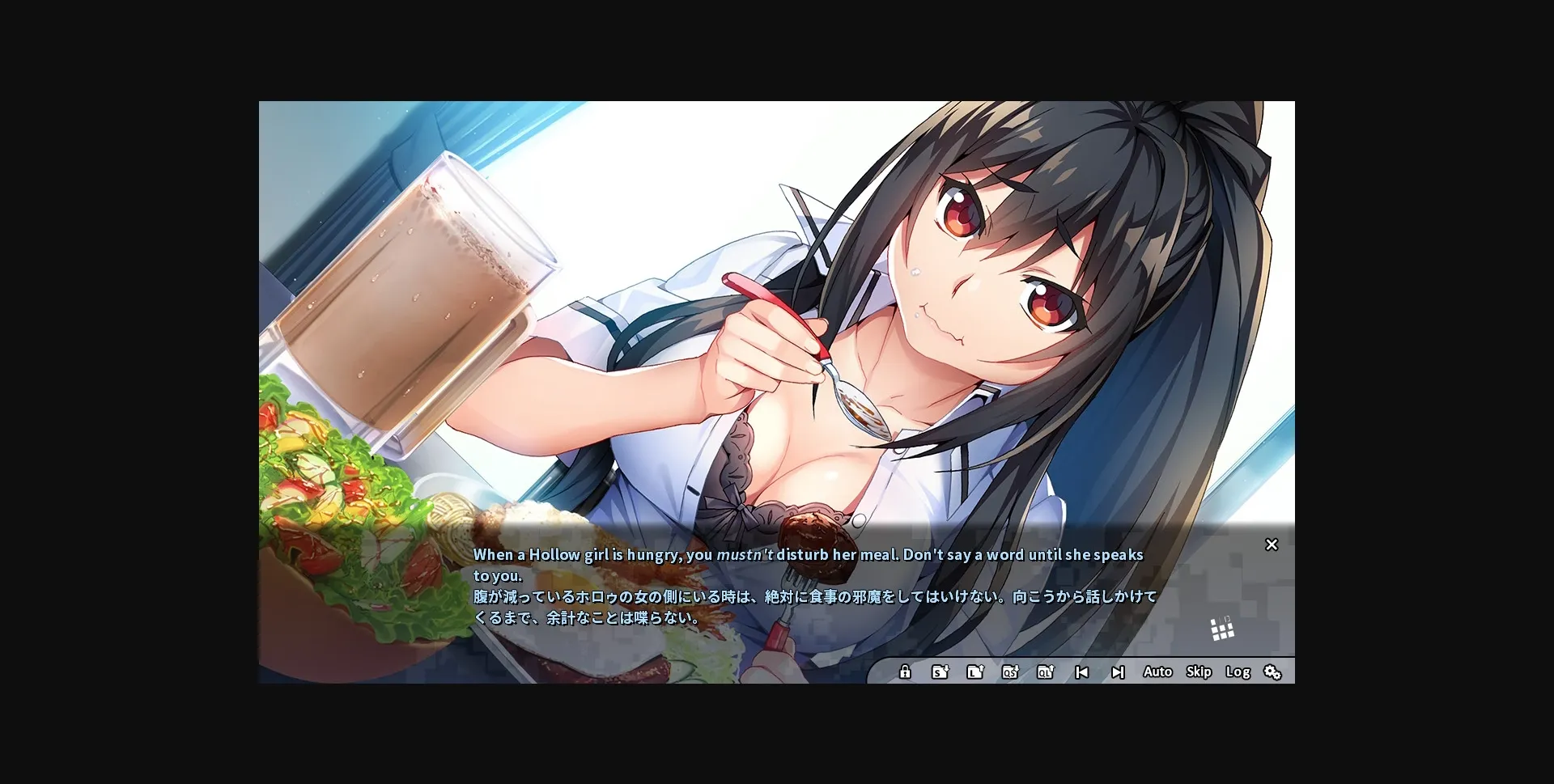Screen dimensions: 1554x784
Task: Open the load screen via the L icon
Action: (975, 672)
